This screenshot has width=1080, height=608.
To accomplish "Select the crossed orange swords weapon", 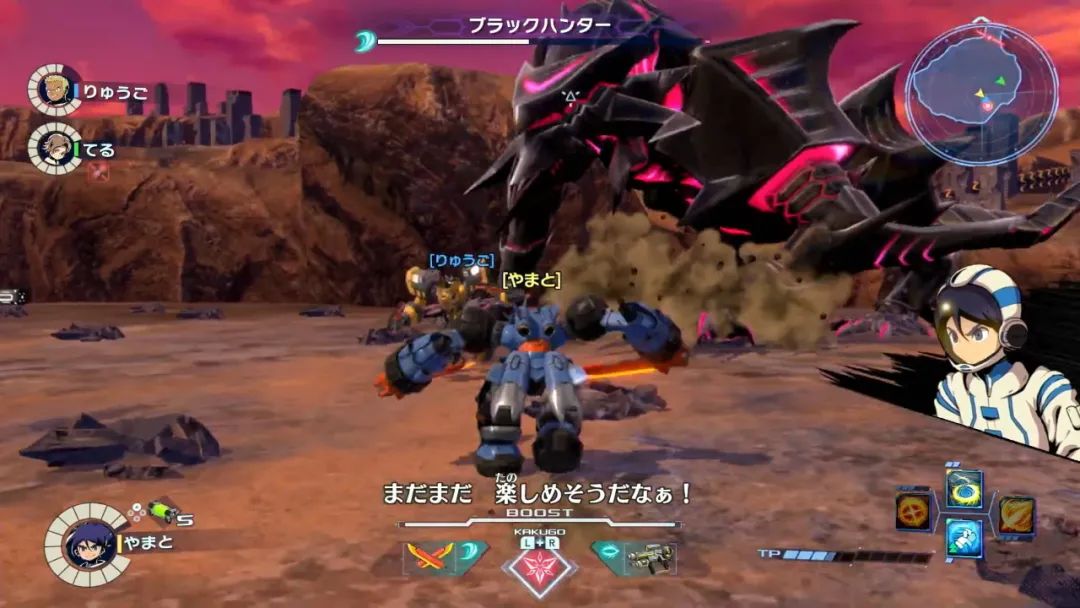I will point(429,559).
